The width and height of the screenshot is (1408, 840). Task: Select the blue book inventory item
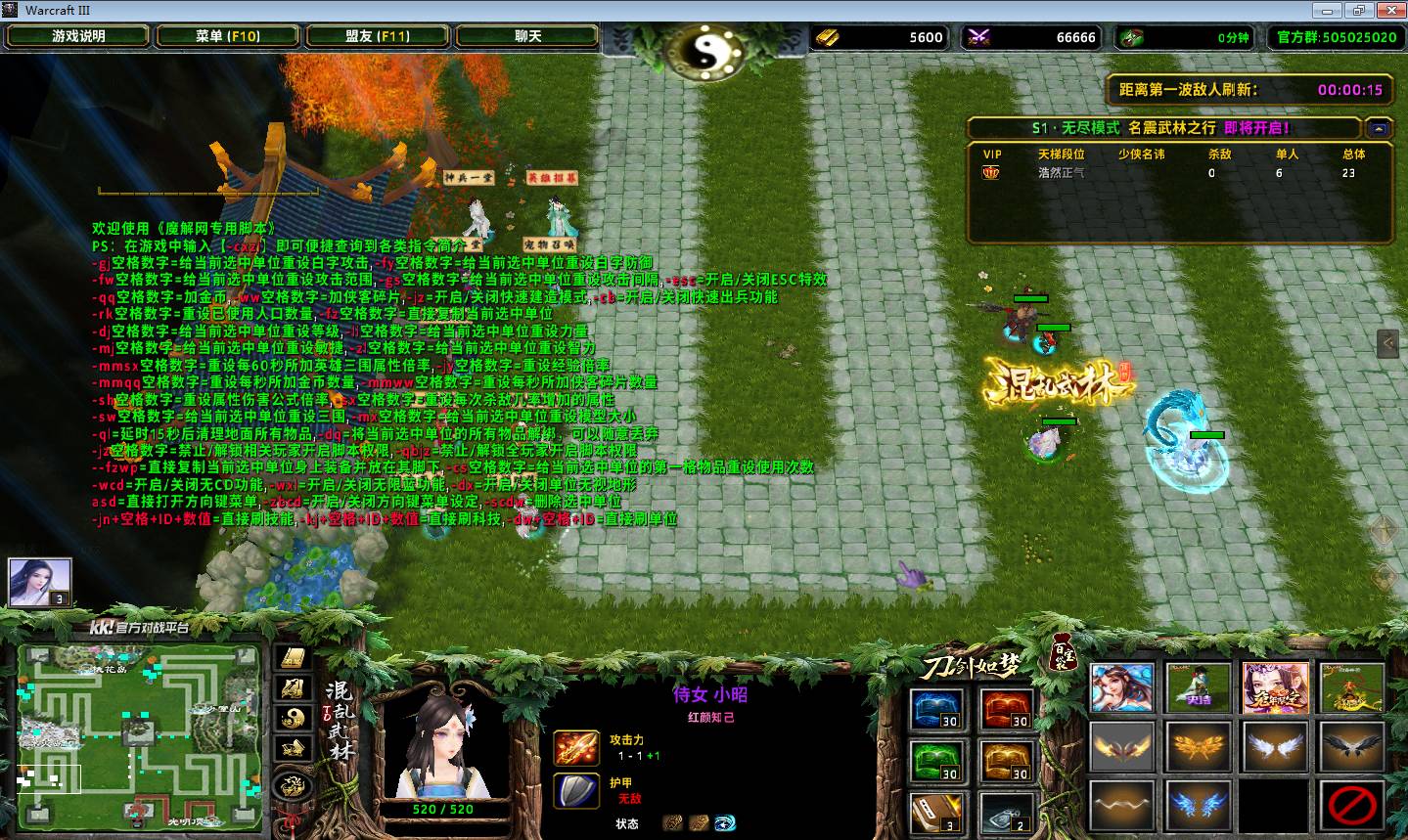click(935, 710)
